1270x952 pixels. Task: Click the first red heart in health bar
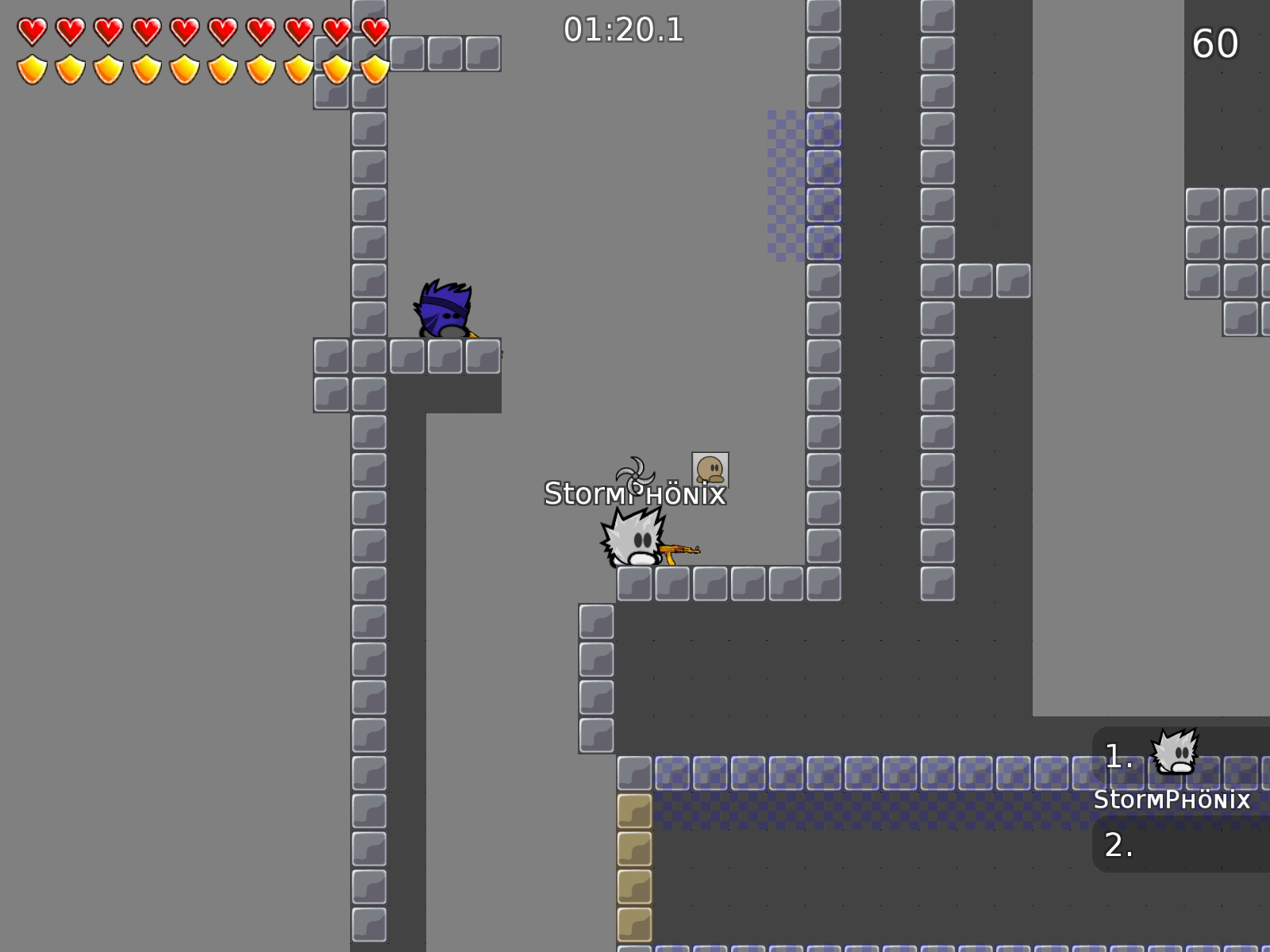tap(32, 30)
